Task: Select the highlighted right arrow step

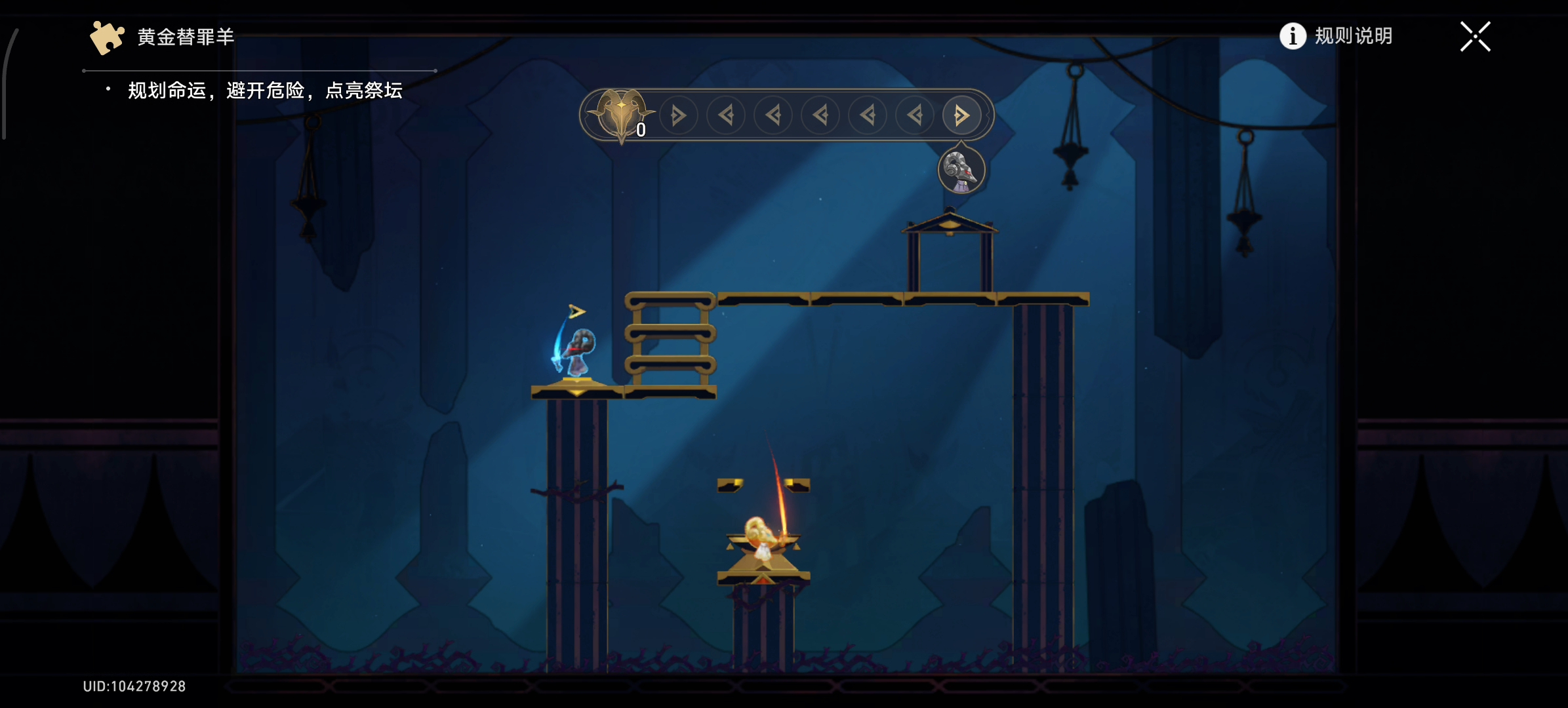Action: point(961,116)
